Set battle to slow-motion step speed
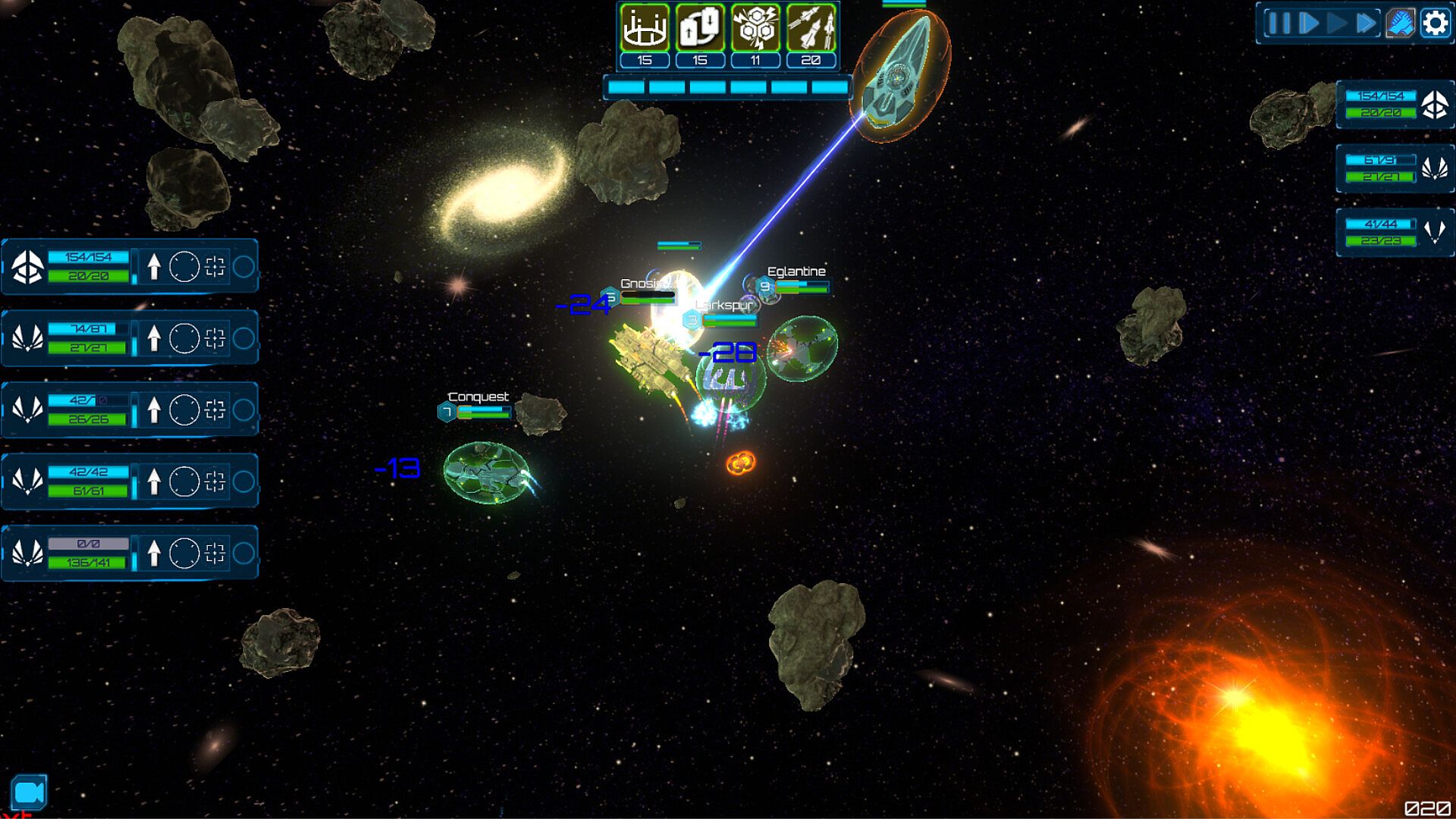The width and height of the screenshot is (1456, 819). click(1308, 24)
